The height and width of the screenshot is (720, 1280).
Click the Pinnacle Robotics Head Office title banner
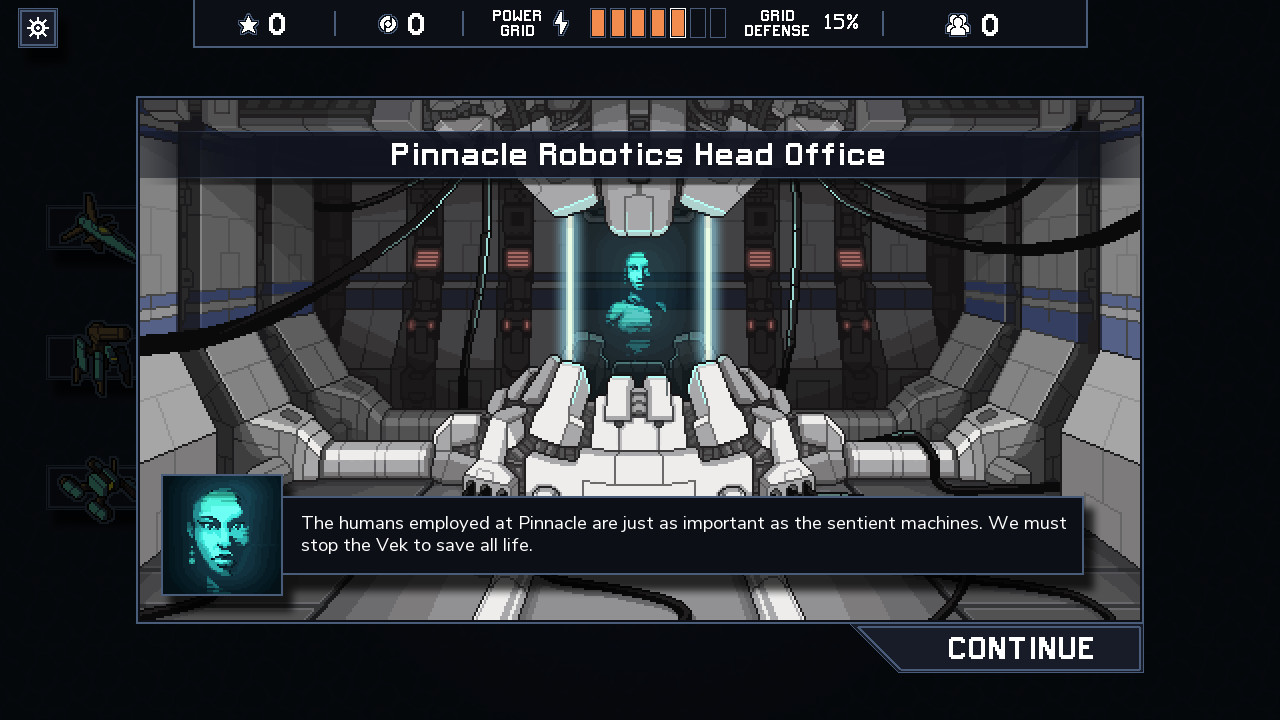tap(639, 154)
